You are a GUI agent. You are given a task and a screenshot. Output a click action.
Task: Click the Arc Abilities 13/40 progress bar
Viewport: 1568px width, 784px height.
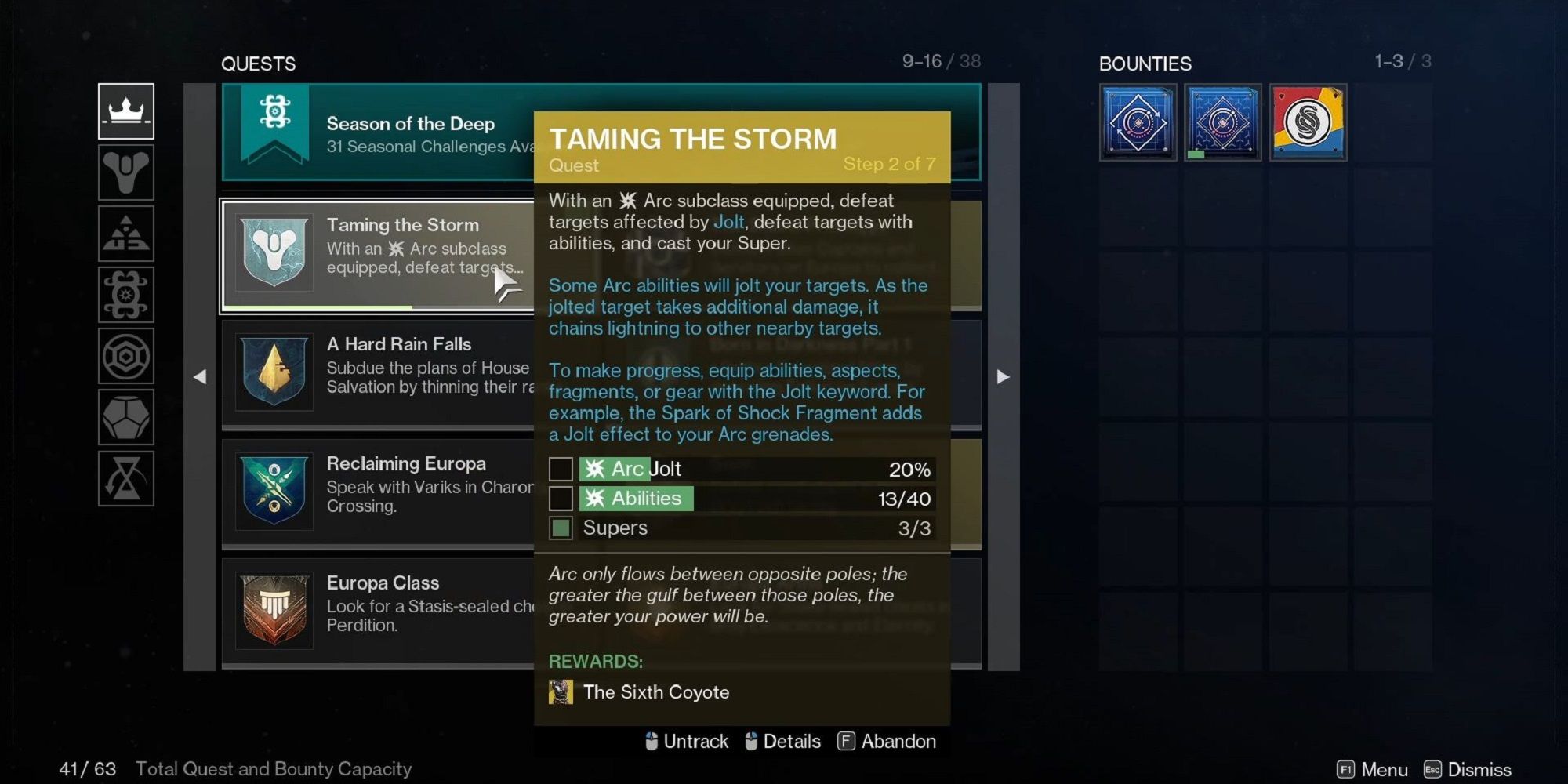click(x=753, y=498)
